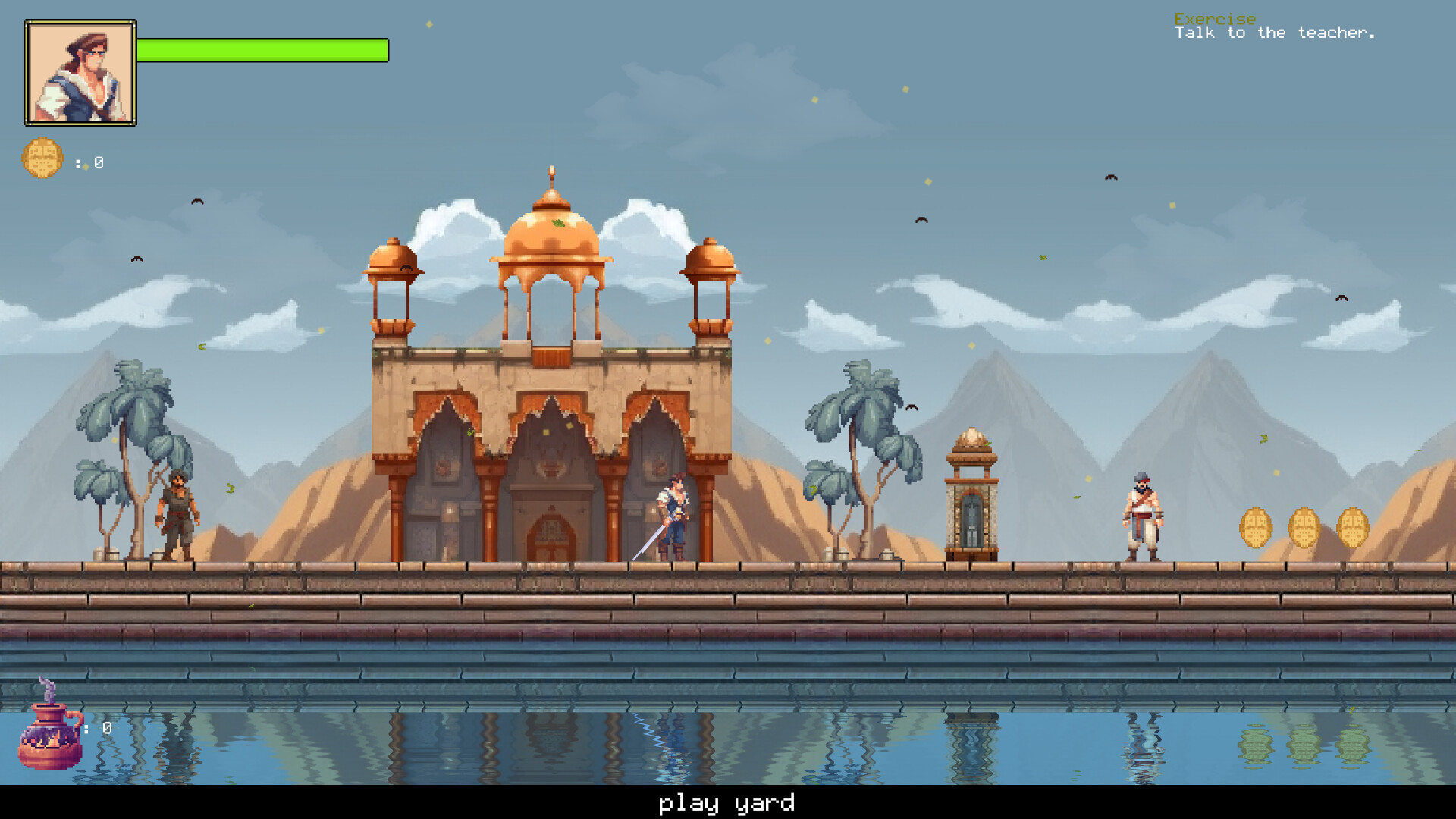Click the character portrait in top-left corner

[80, 72]
